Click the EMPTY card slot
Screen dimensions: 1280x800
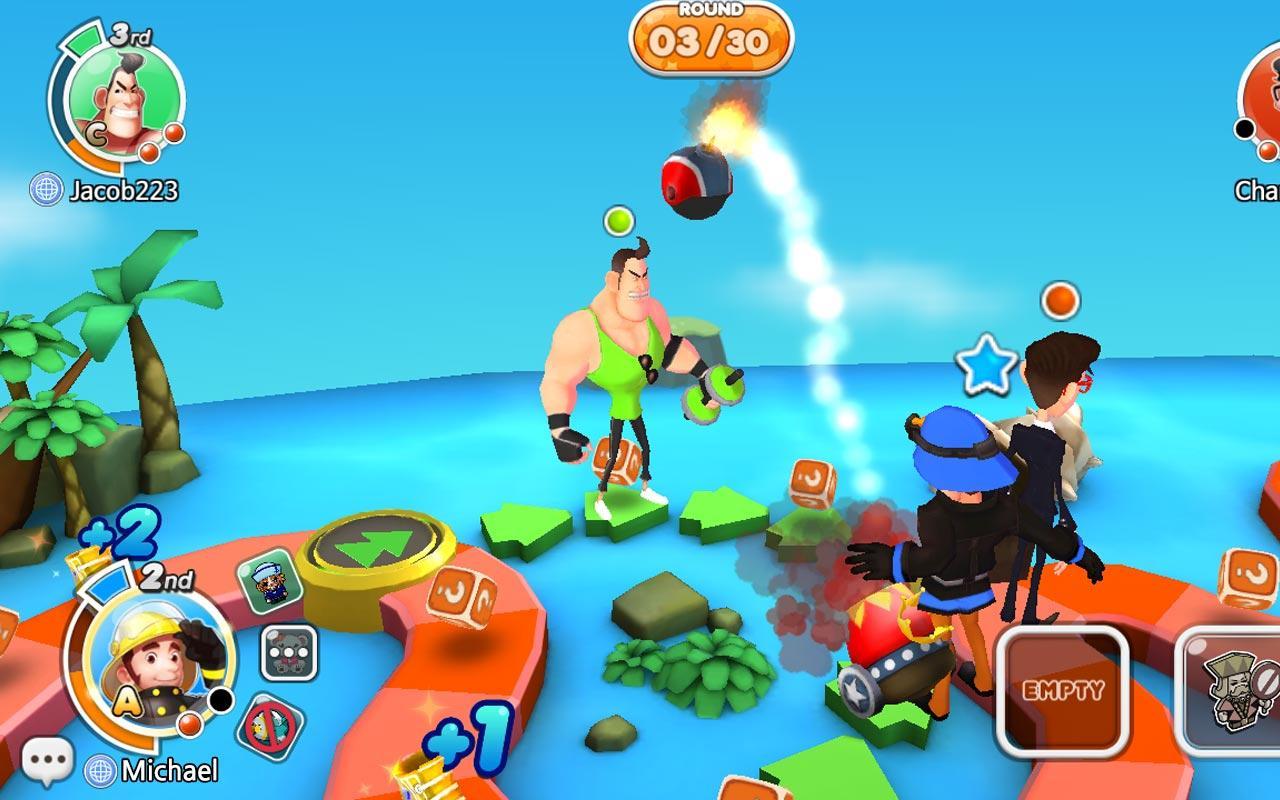(x=1062, y=690)
